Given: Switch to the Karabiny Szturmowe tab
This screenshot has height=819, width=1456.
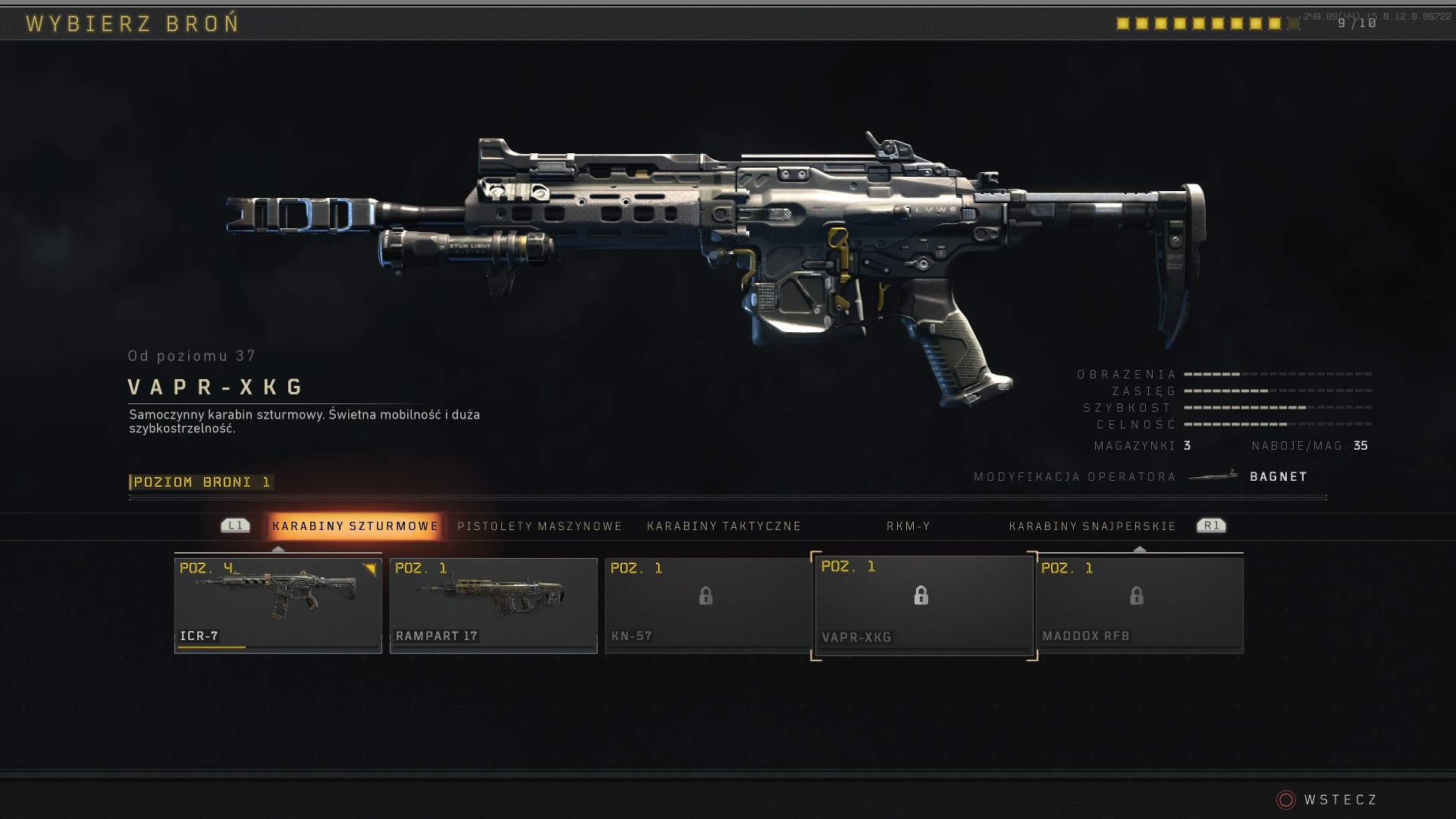Looking at the screenshot, I should (355, 526).
